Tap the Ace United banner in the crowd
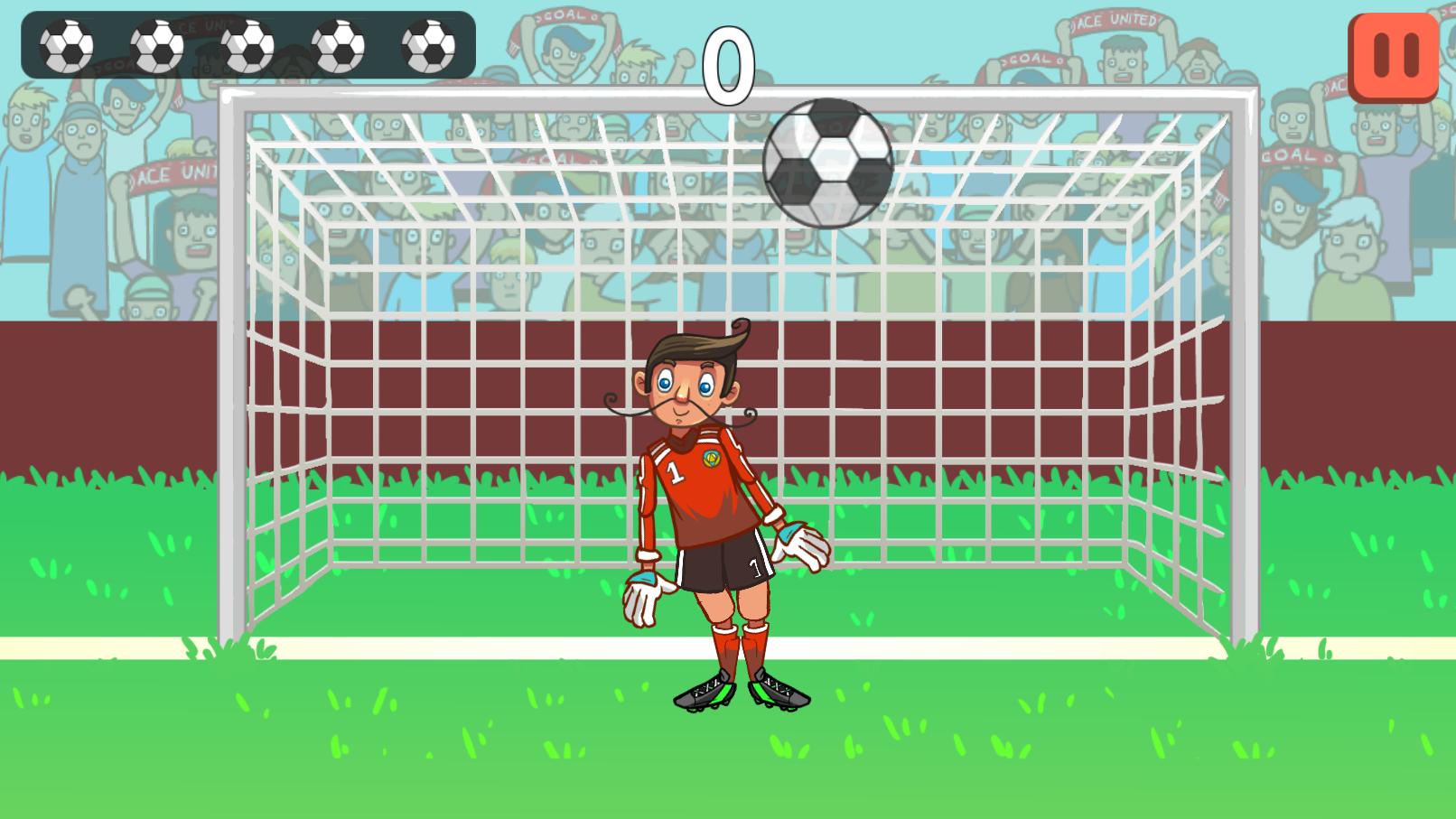1456x819 pixels. pos(1110,20)
